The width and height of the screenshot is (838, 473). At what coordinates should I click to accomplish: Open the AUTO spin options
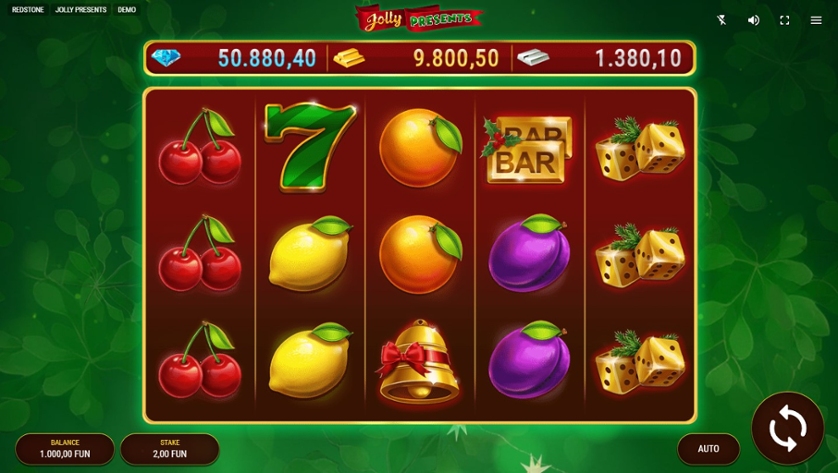click(708, 449)
